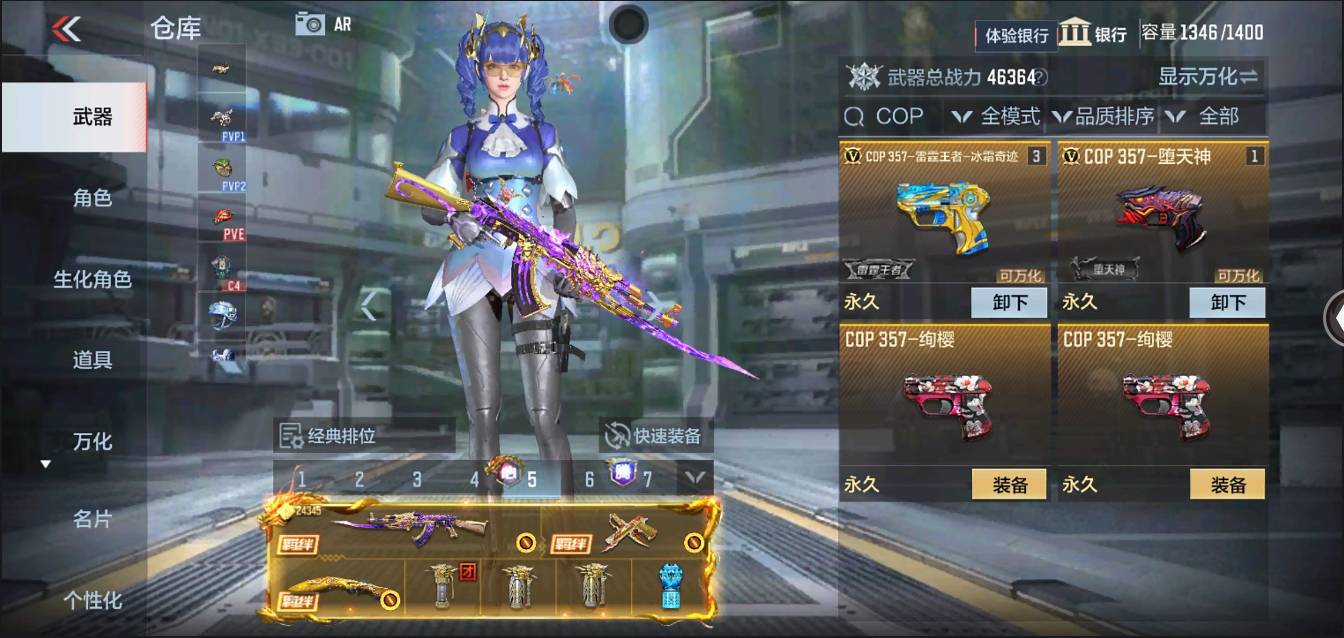The image size is (1344, 638).
Task: Switch to the 万化 tab
Action: tap(91, 441)
